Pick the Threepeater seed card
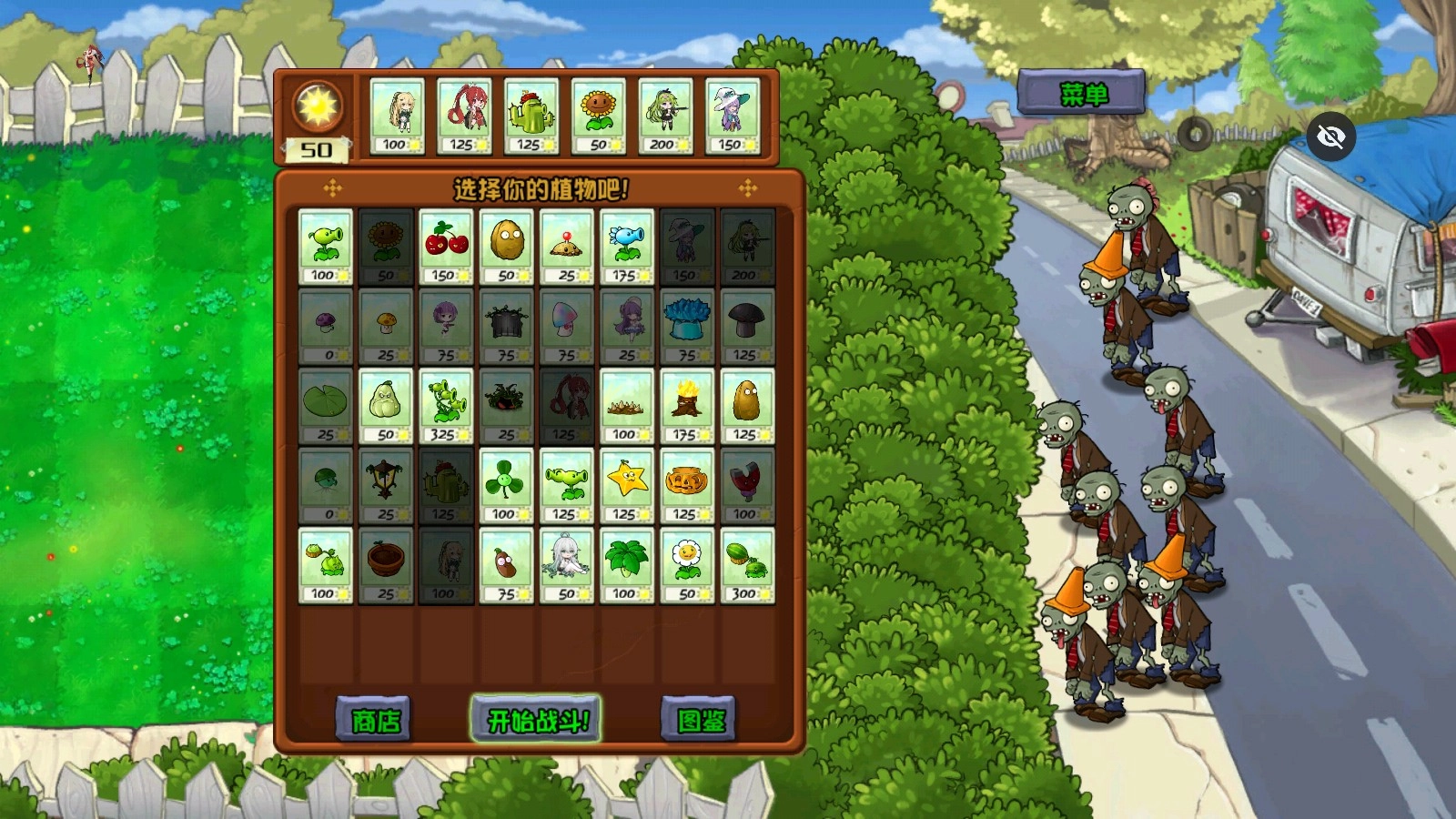This screenshot has height=819, width=1456. (x=446, y=406)
